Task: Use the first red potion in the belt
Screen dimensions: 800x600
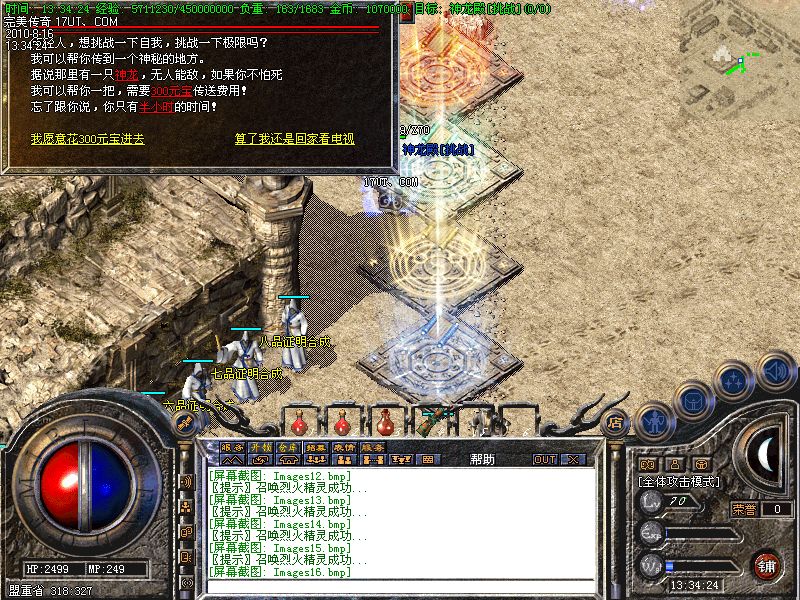Action: [299, 421]
